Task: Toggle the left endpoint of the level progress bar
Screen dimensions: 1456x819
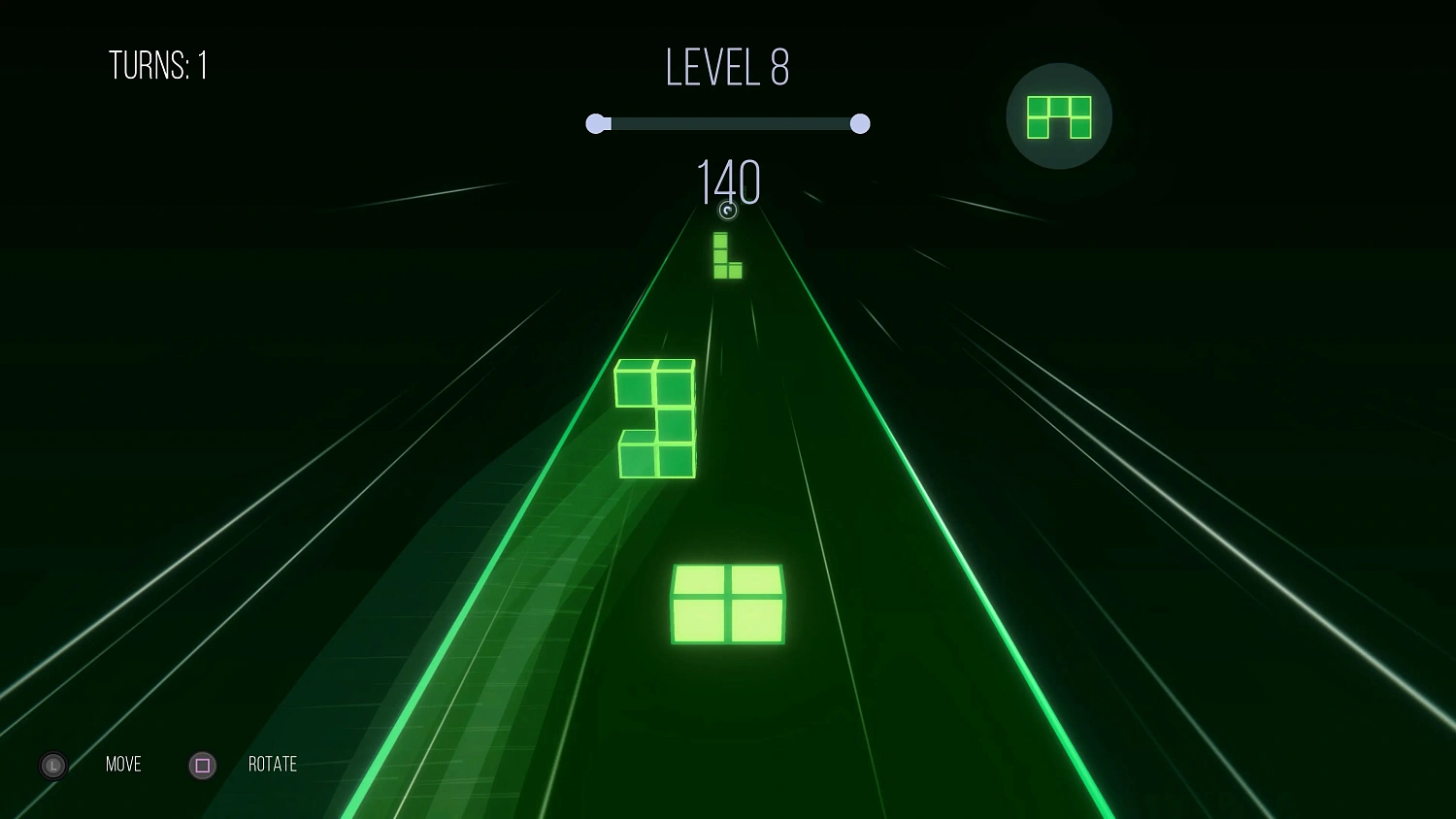Action: tap(596, 123)
